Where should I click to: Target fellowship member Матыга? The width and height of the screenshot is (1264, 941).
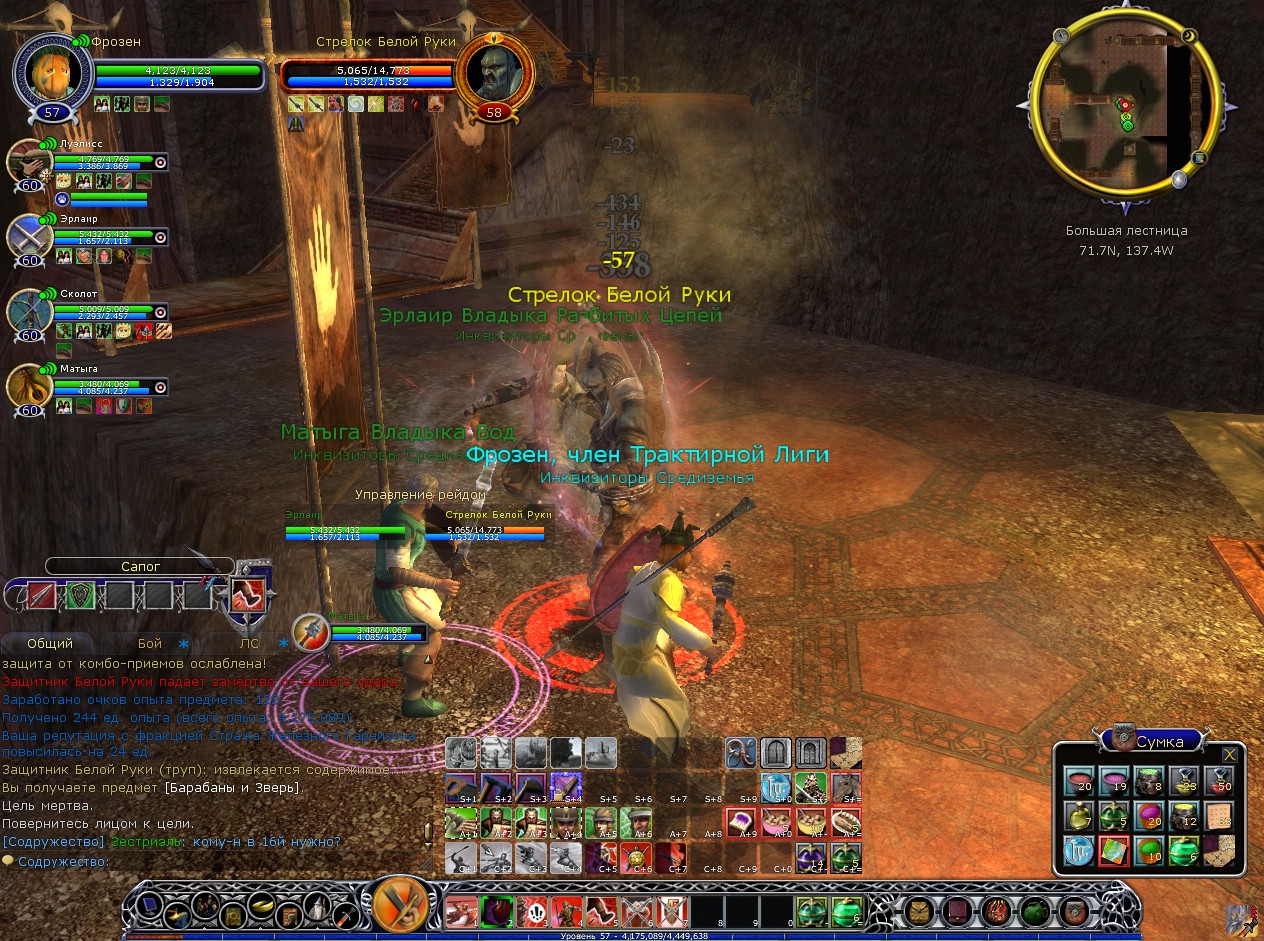(x=28, y=387)
